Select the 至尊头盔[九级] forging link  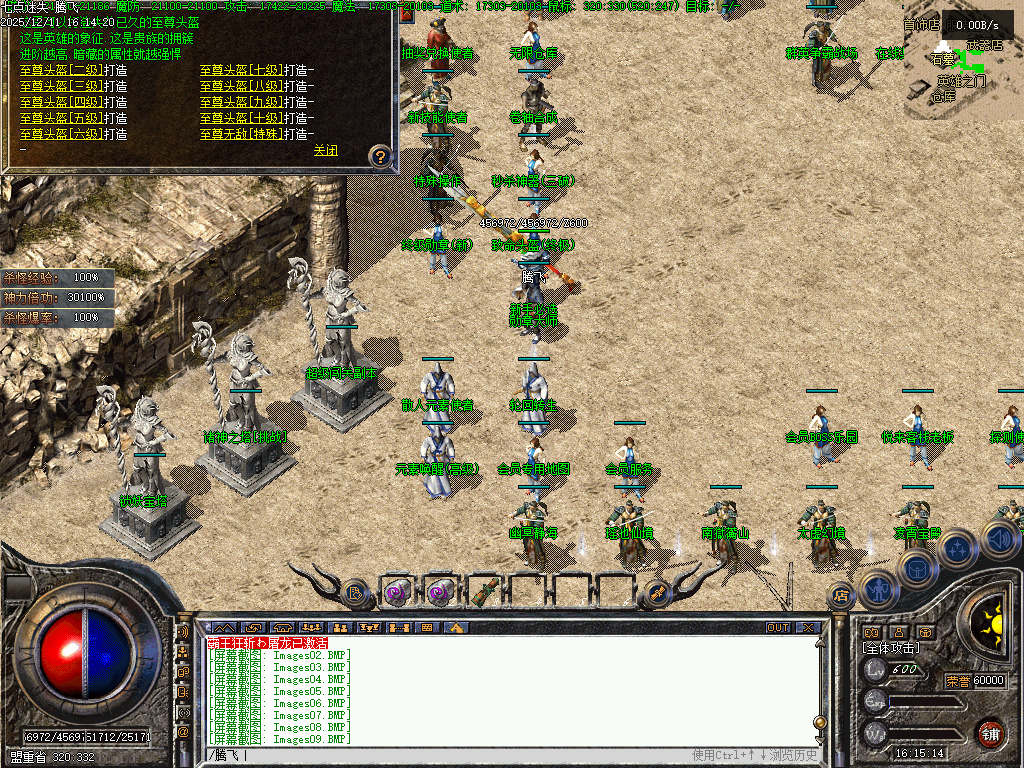point(254,102)
